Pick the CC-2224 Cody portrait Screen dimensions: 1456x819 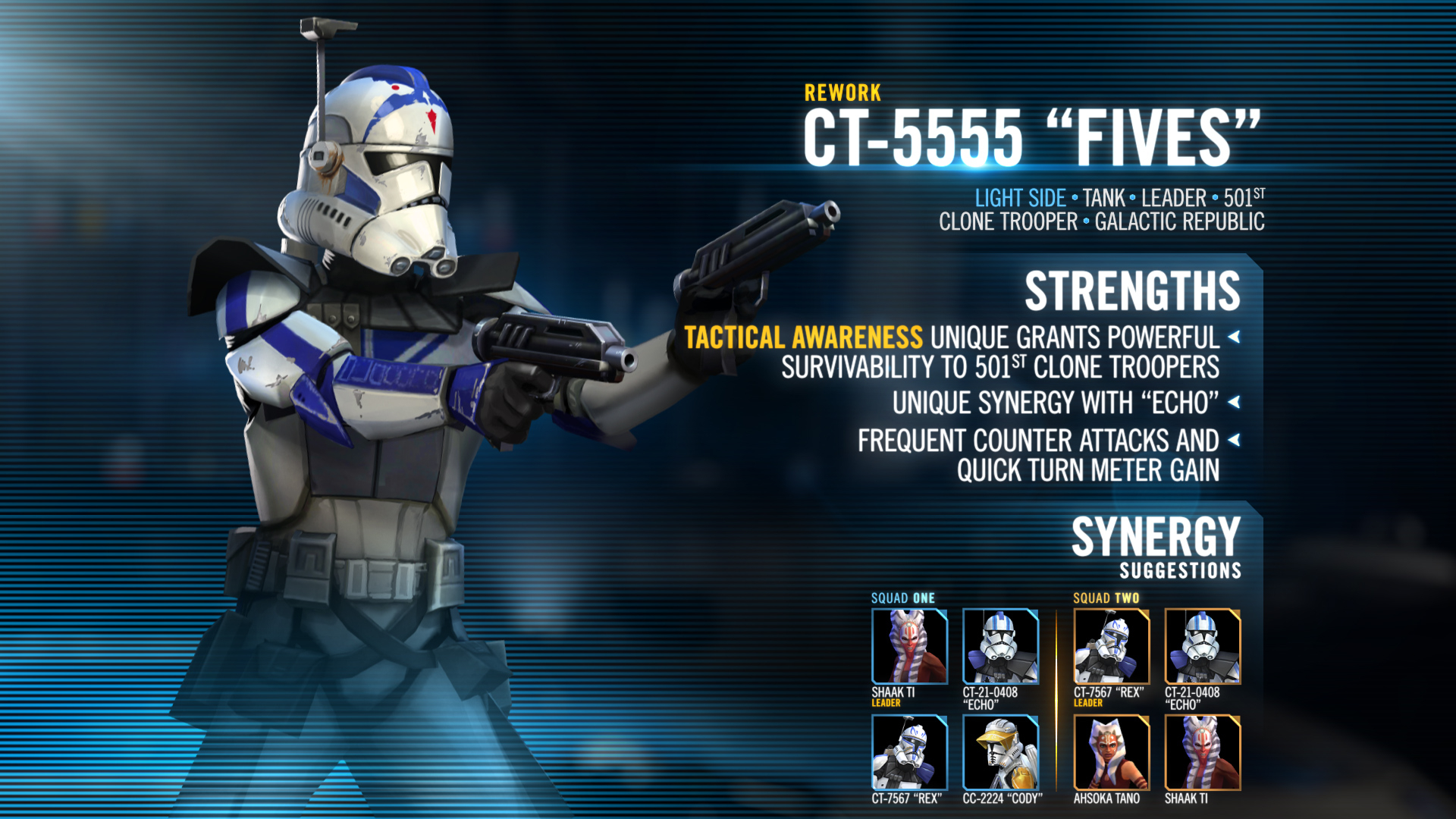(x=1000, y=752)
